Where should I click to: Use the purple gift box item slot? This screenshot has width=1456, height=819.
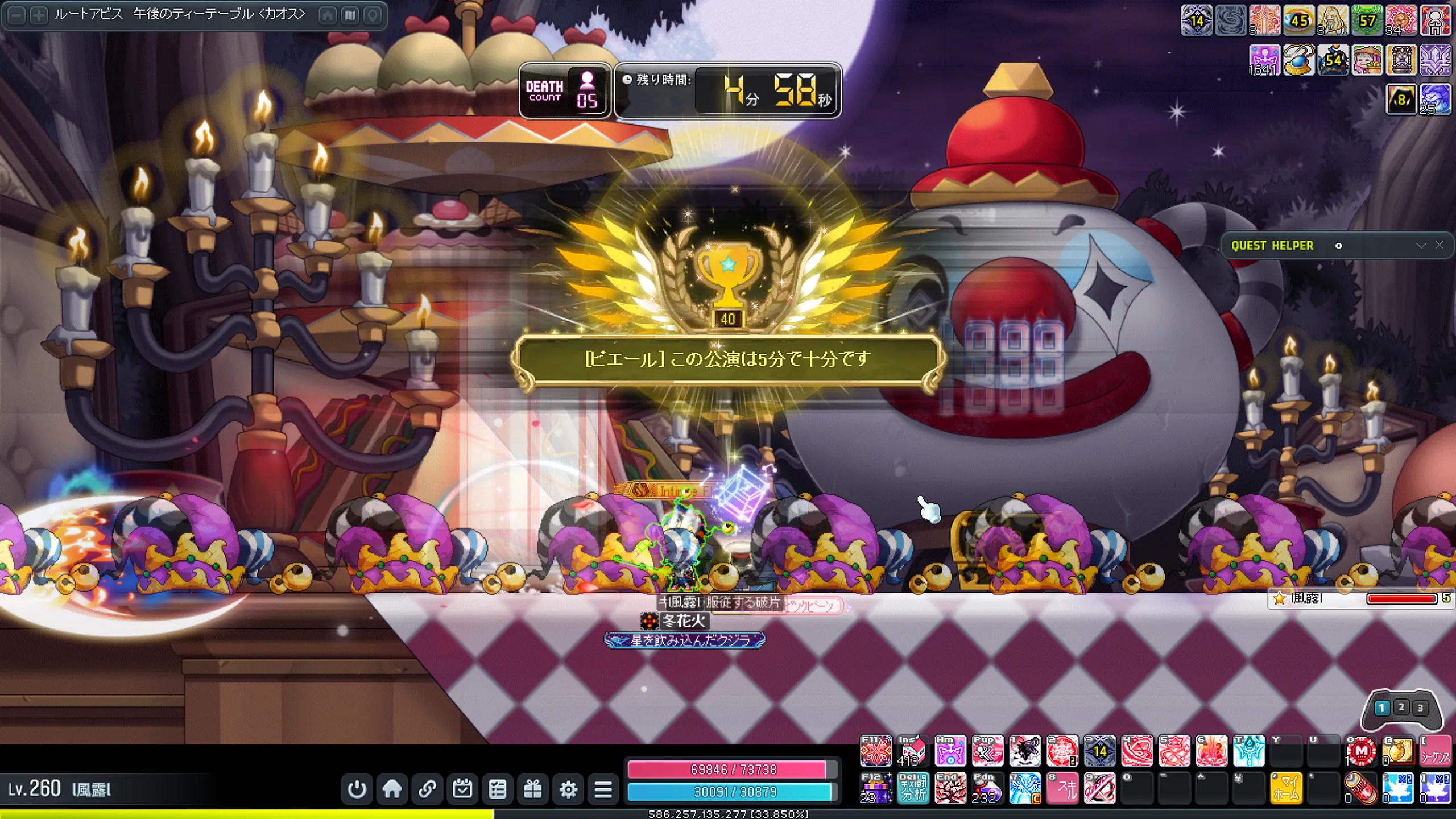(x=875, y=788)
